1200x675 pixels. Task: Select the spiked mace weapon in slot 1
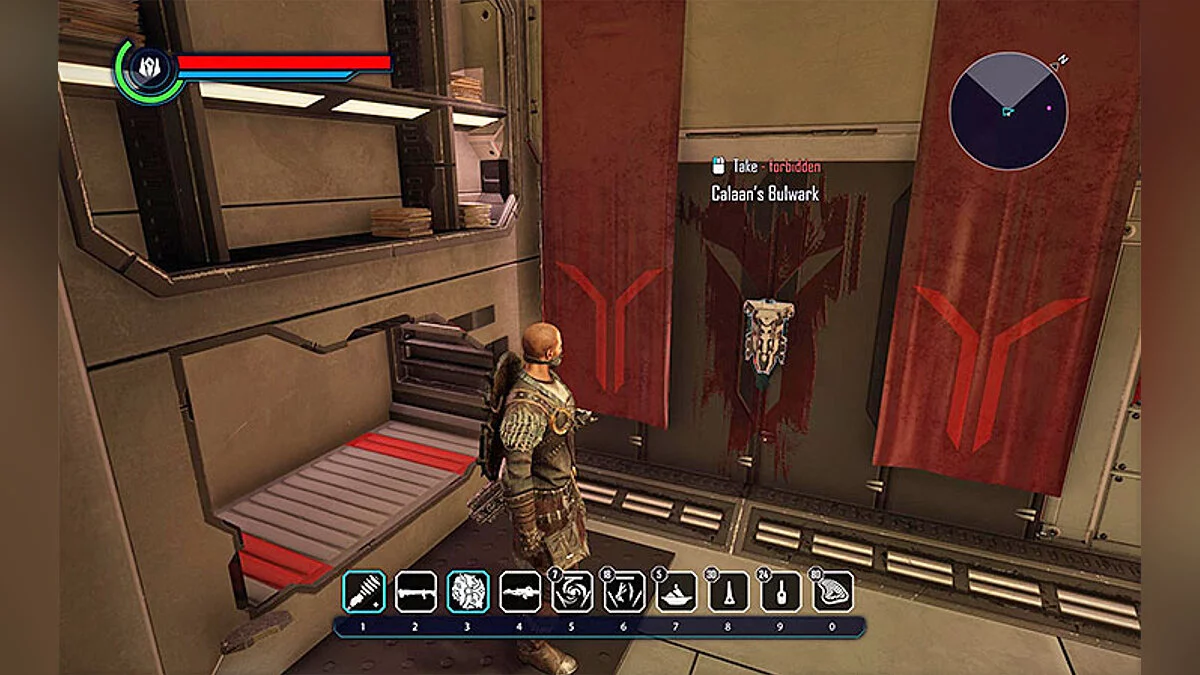click(x=364, y=591)
